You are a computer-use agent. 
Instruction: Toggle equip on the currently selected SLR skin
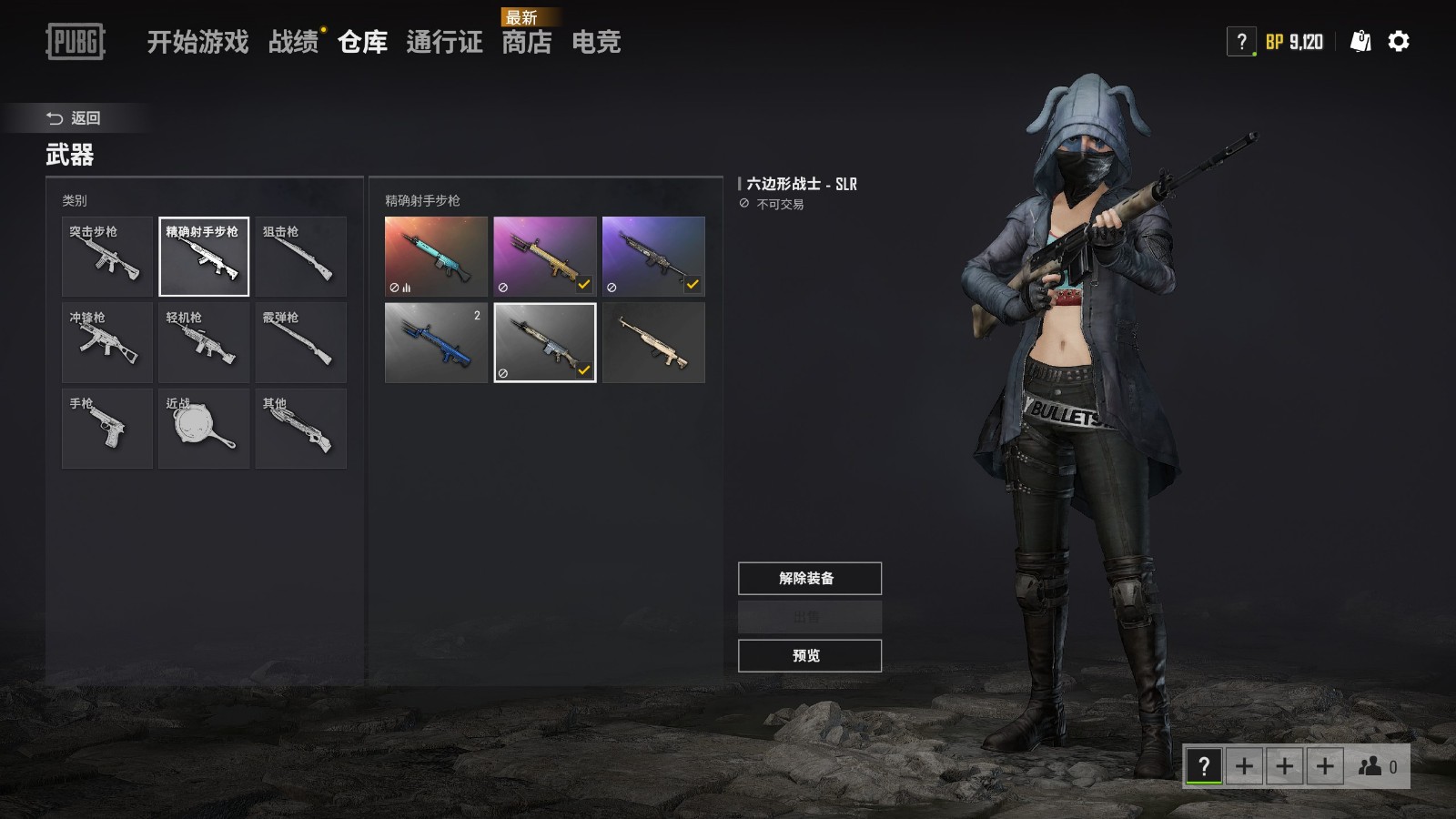585,370
